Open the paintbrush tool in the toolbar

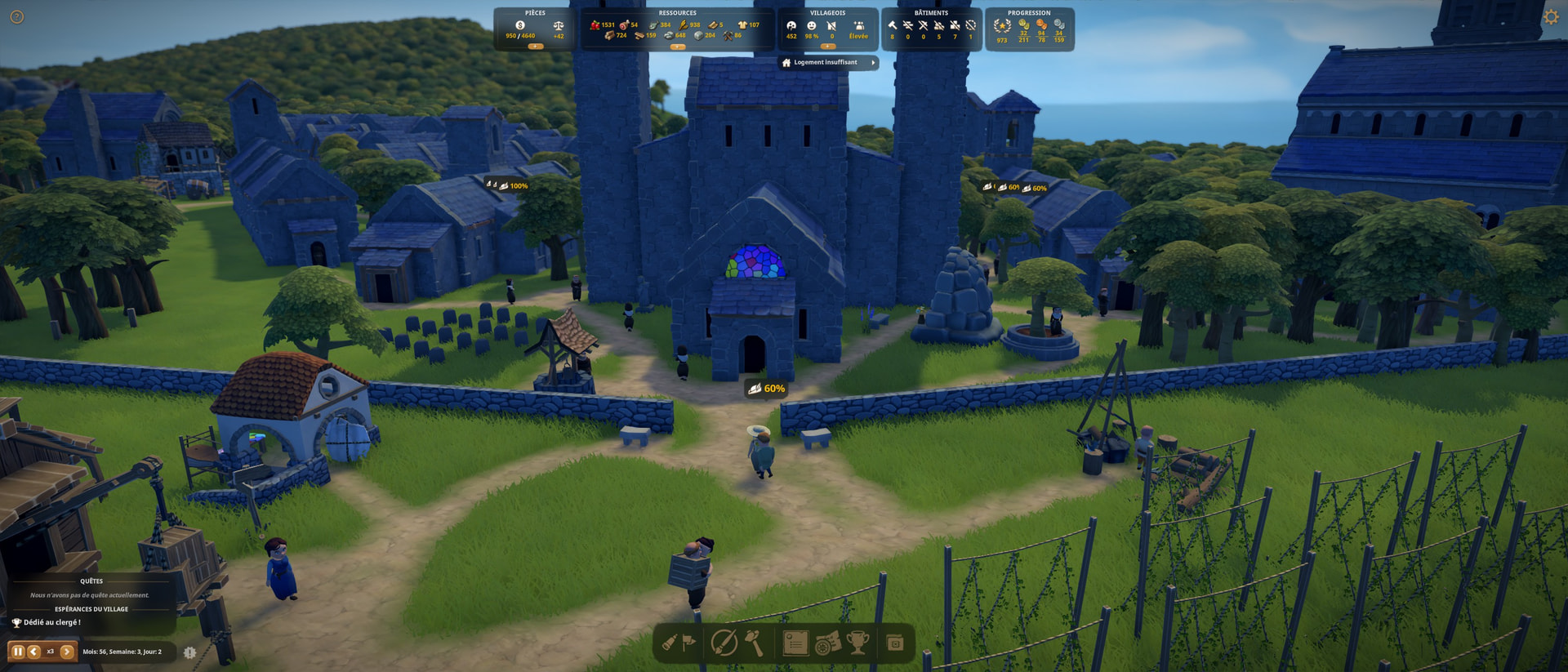pyautogui.click(x=724, y=643)
